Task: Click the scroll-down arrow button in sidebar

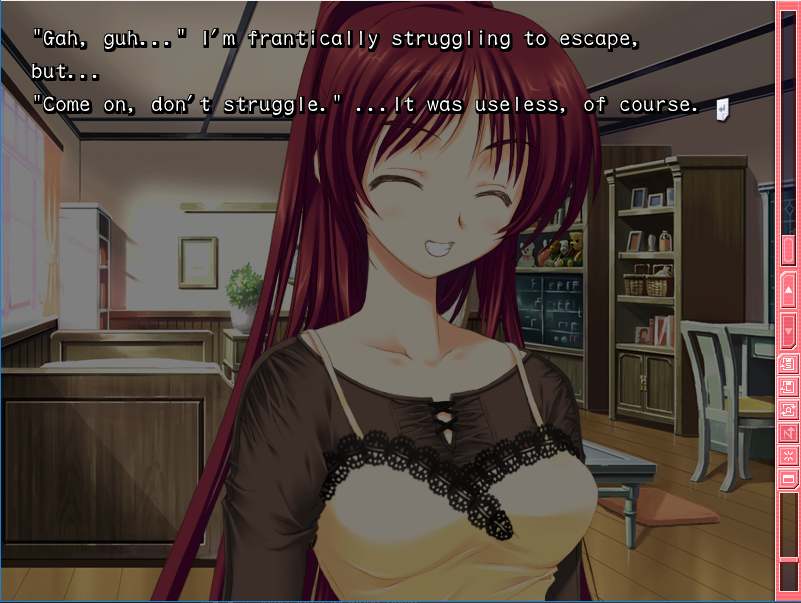Action: click(x=788, y=327)
